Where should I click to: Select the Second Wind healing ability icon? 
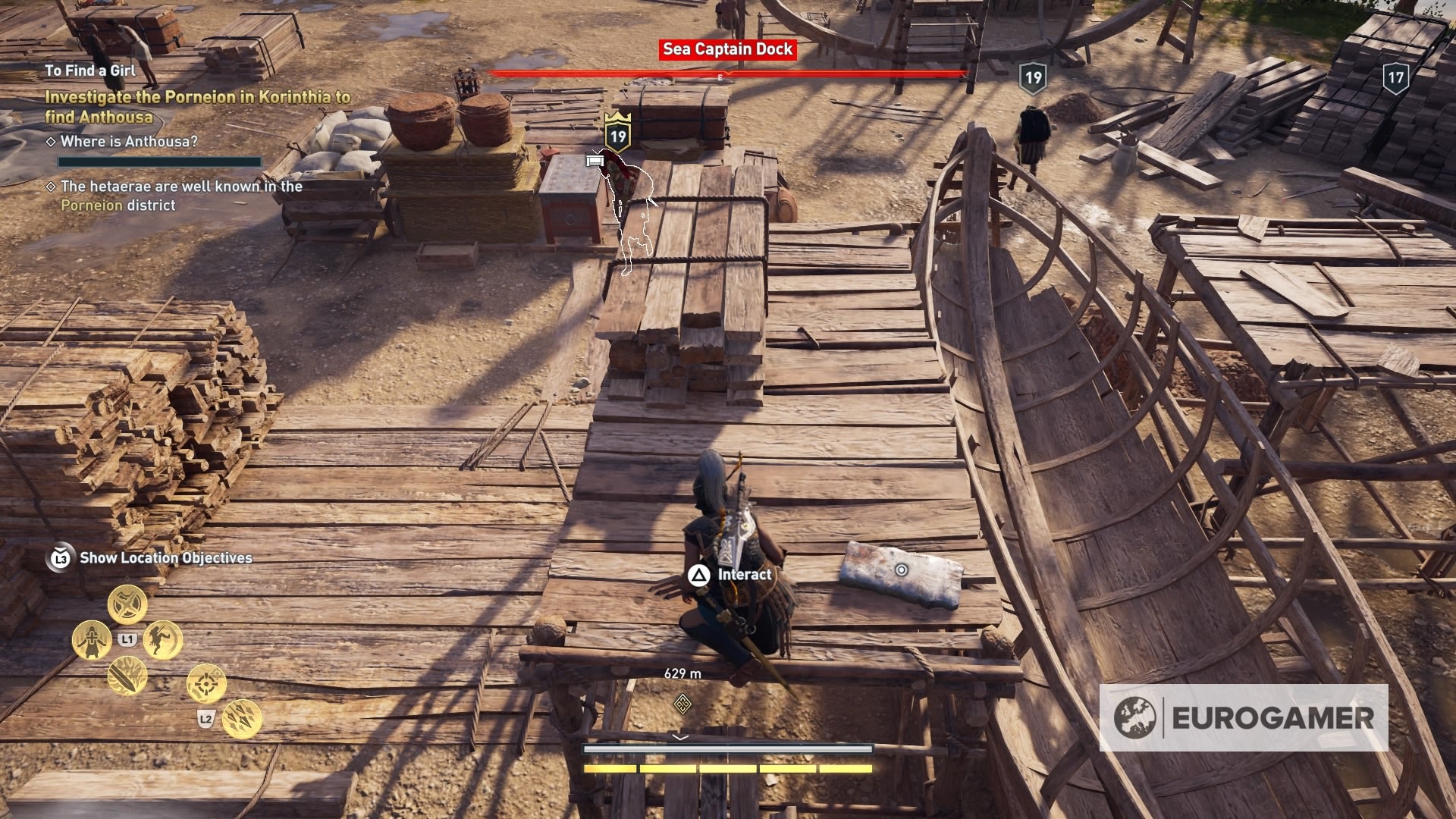coord(92,639)
